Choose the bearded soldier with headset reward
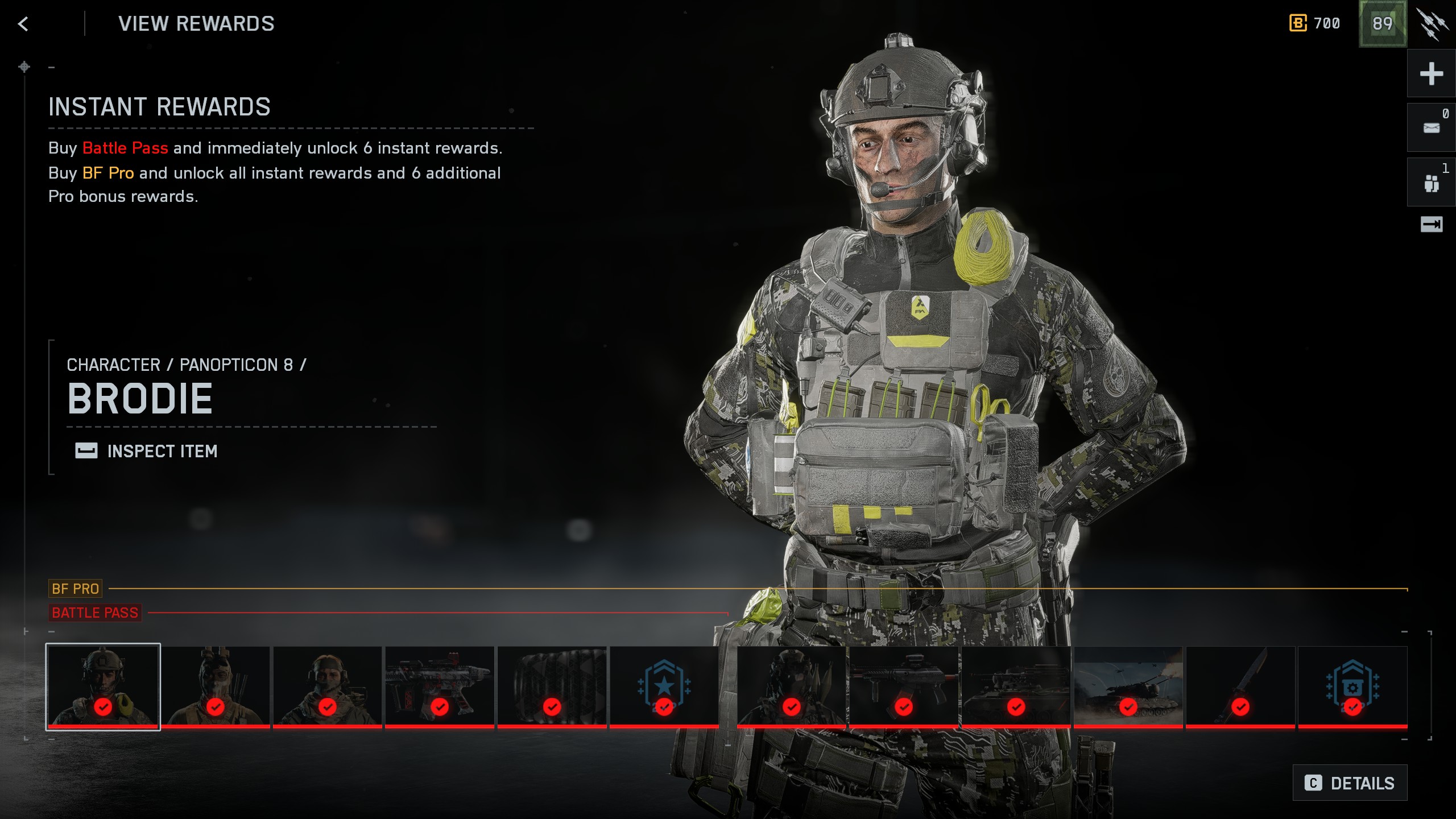The width and height of the screenshot is (1456, 819). tap(328, 686)
